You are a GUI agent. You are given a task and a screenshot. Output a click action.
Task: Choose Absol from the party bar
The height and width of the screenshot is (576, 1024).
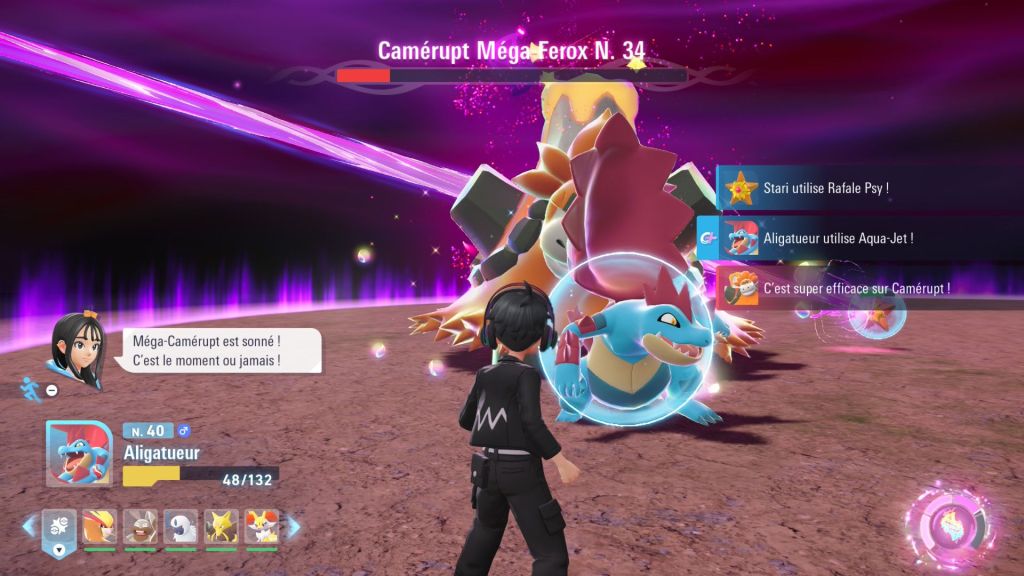click(x=181, y=527)
